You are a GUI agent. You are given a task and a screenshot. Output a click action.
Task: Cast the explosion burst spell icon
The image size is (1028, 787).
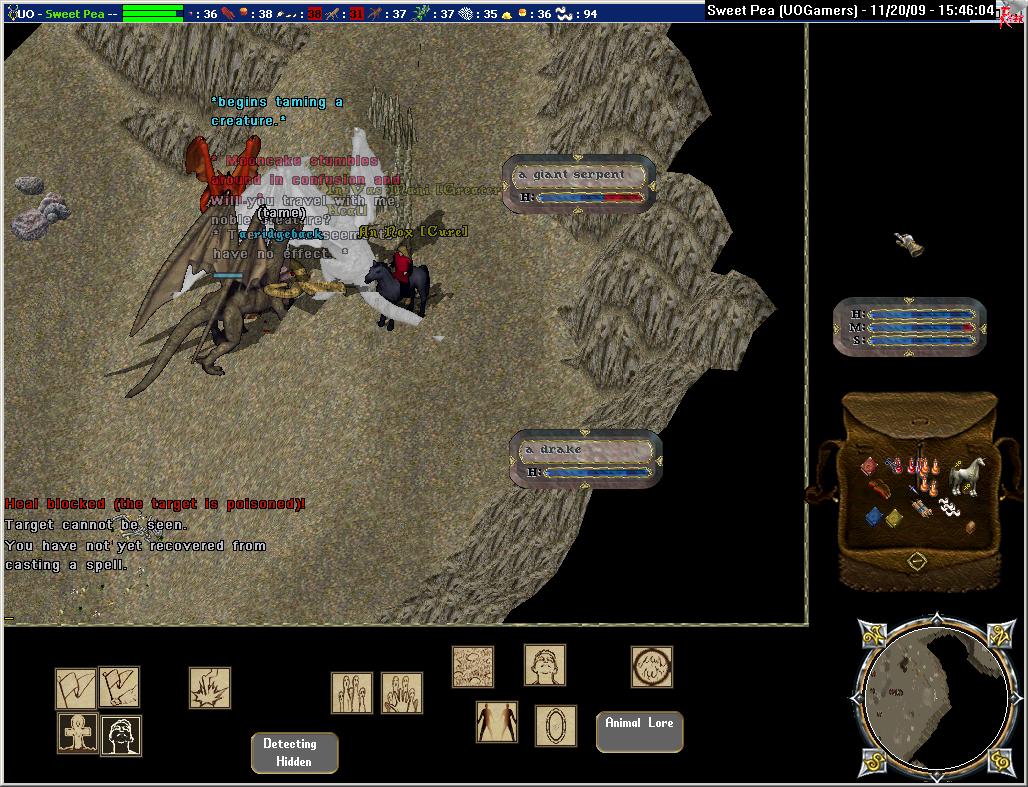coord(210,688)
